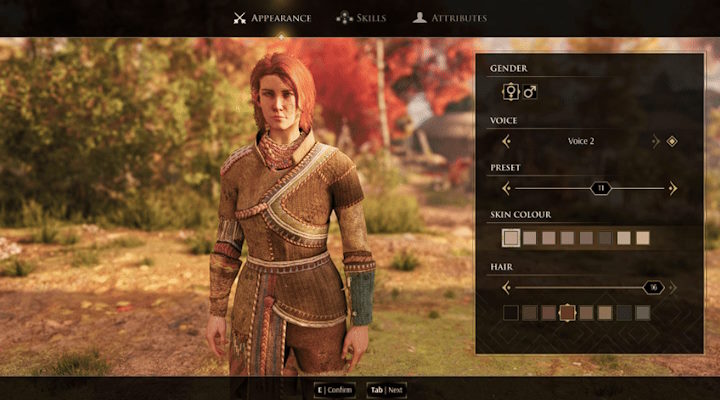Viewport: 720px width, 400px height.
Task: Select the Appearance tab
Action: point(272,18)
